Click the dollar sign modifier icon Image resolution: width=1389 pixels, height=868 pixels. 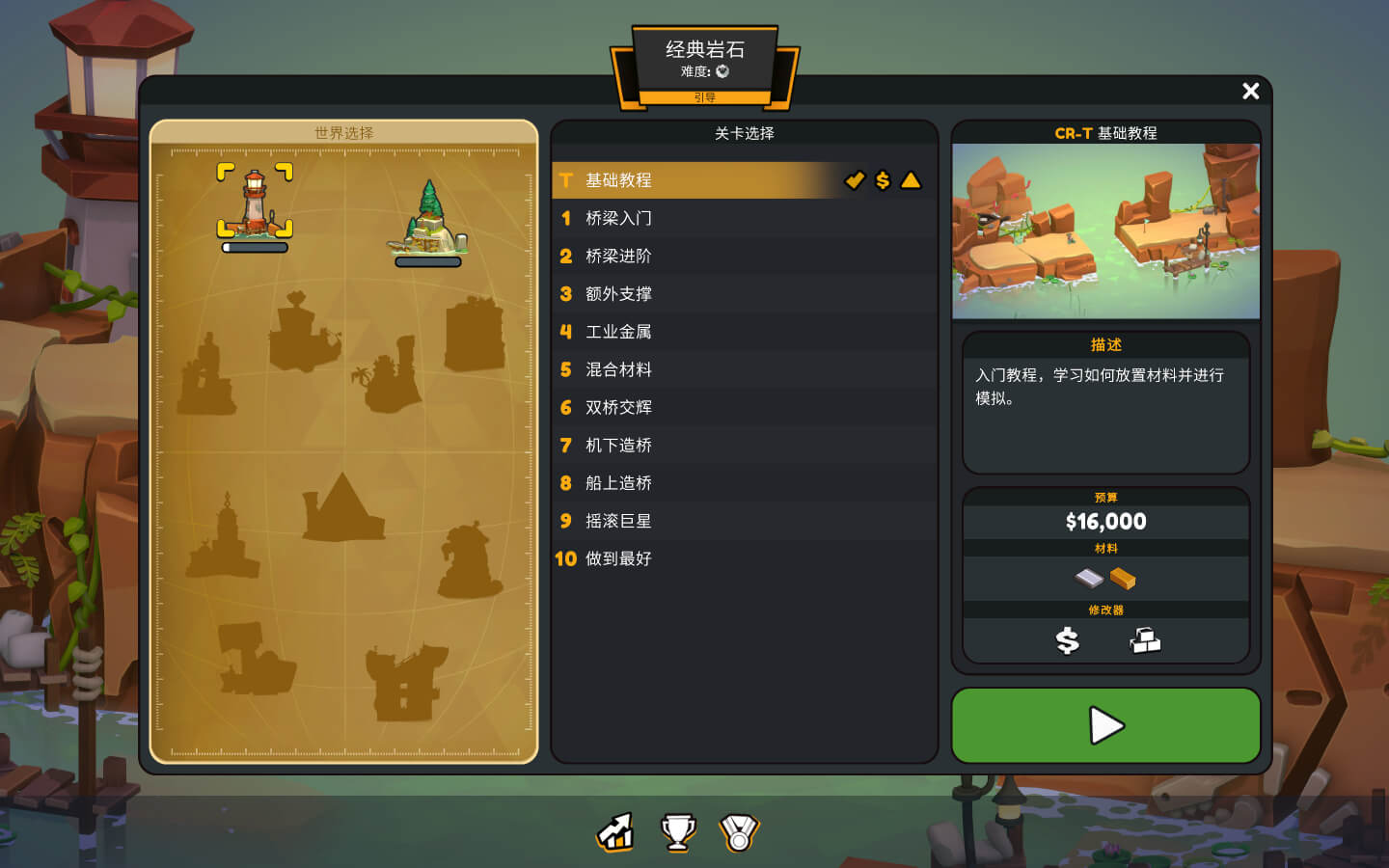coord(1067,640)
